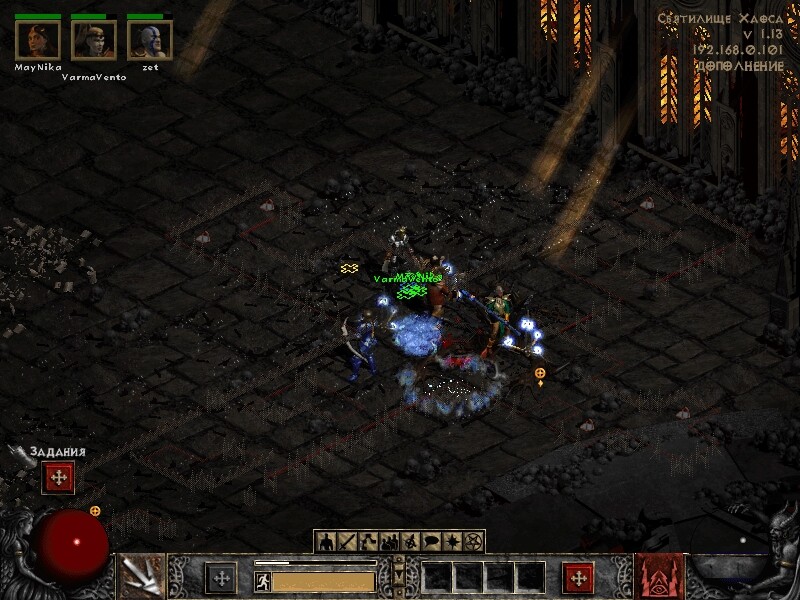This screenshot has height=600, width=800.
Task: Open the Задания quest log button
Action: [58, 478]
